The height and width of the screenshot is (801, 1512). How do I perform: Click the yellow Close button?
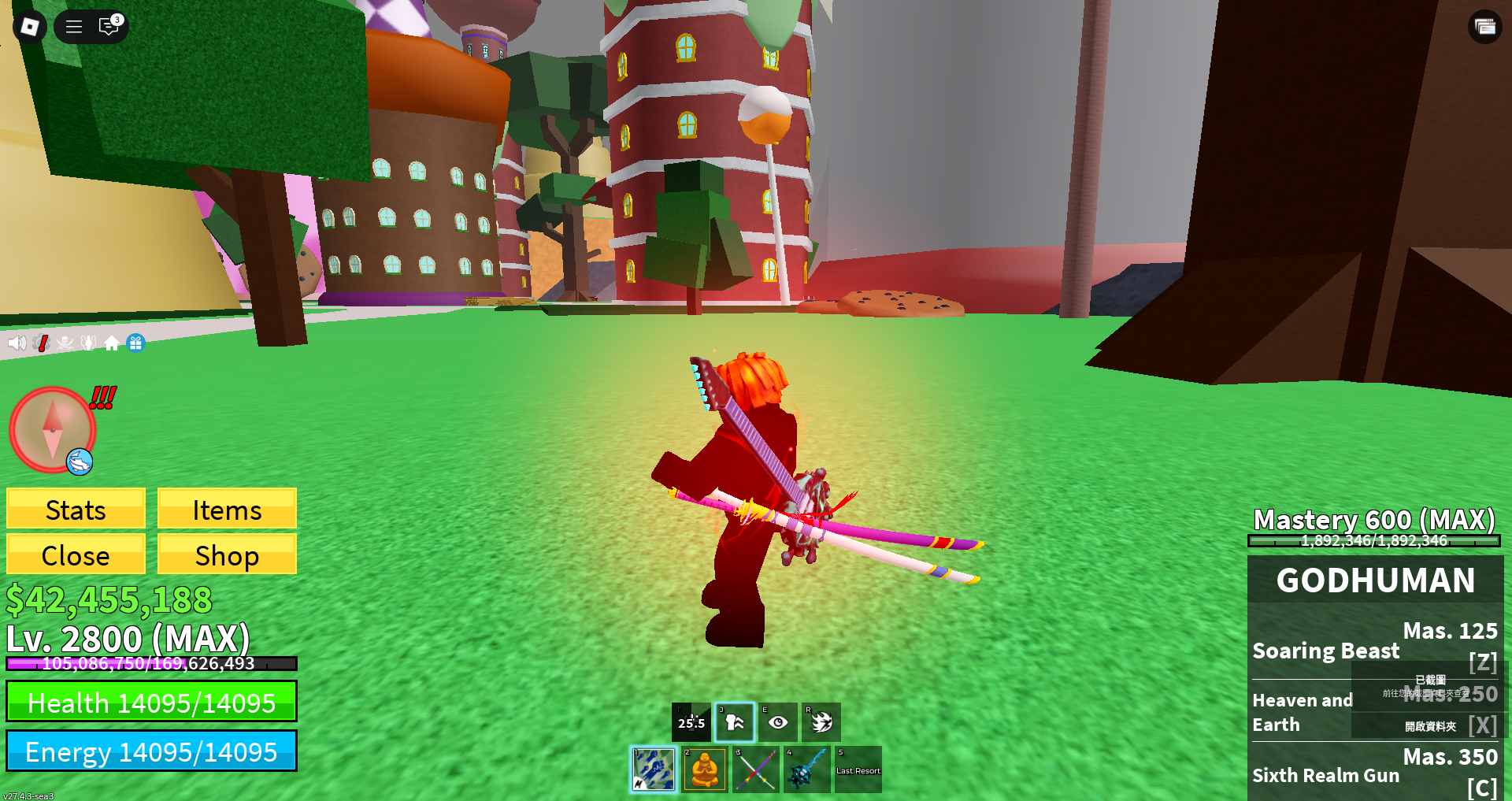[76, 555]
